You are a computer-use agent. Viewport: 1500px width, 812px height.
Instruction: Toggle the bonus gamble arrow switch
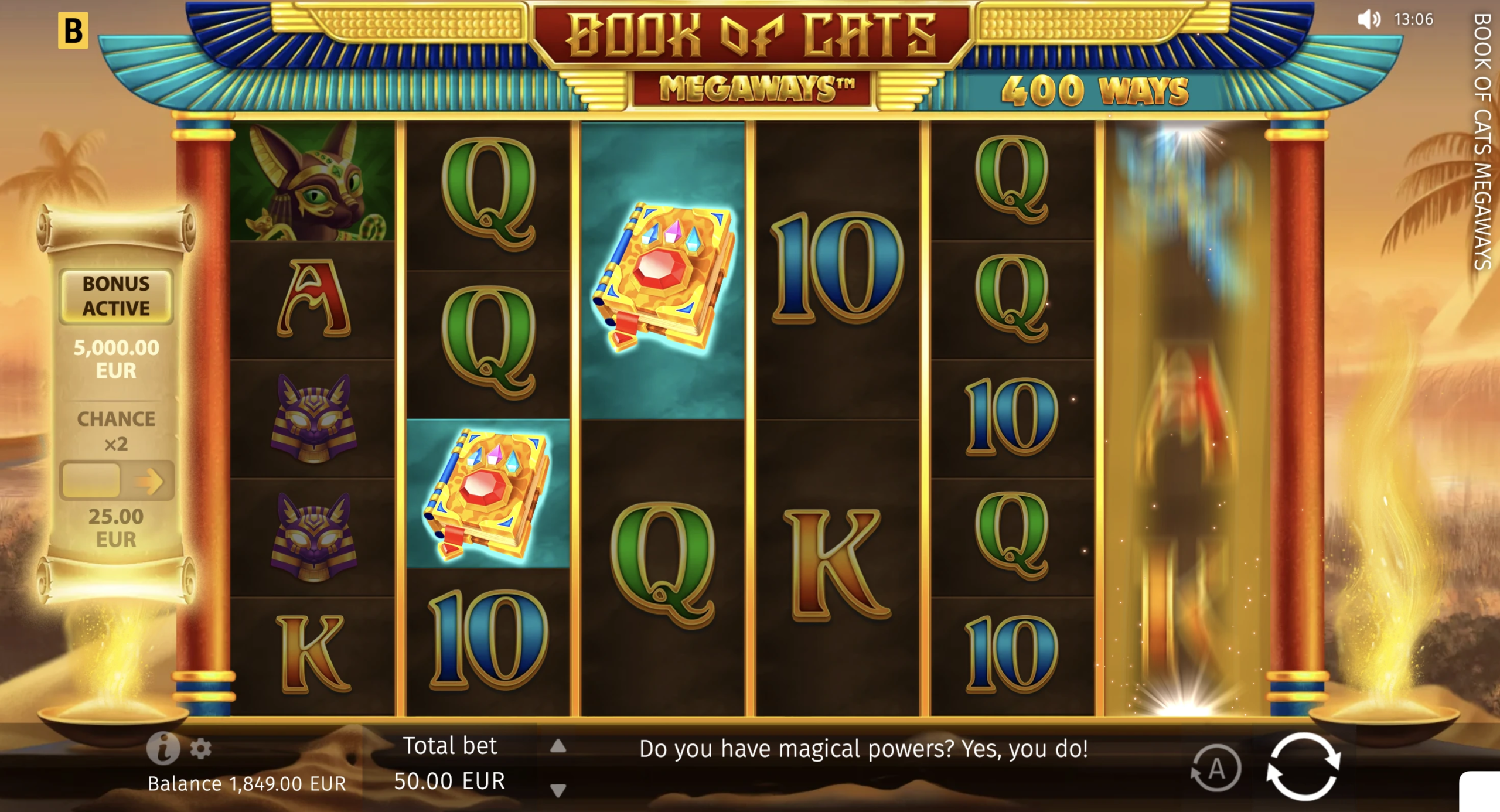(x=117, y=480)
